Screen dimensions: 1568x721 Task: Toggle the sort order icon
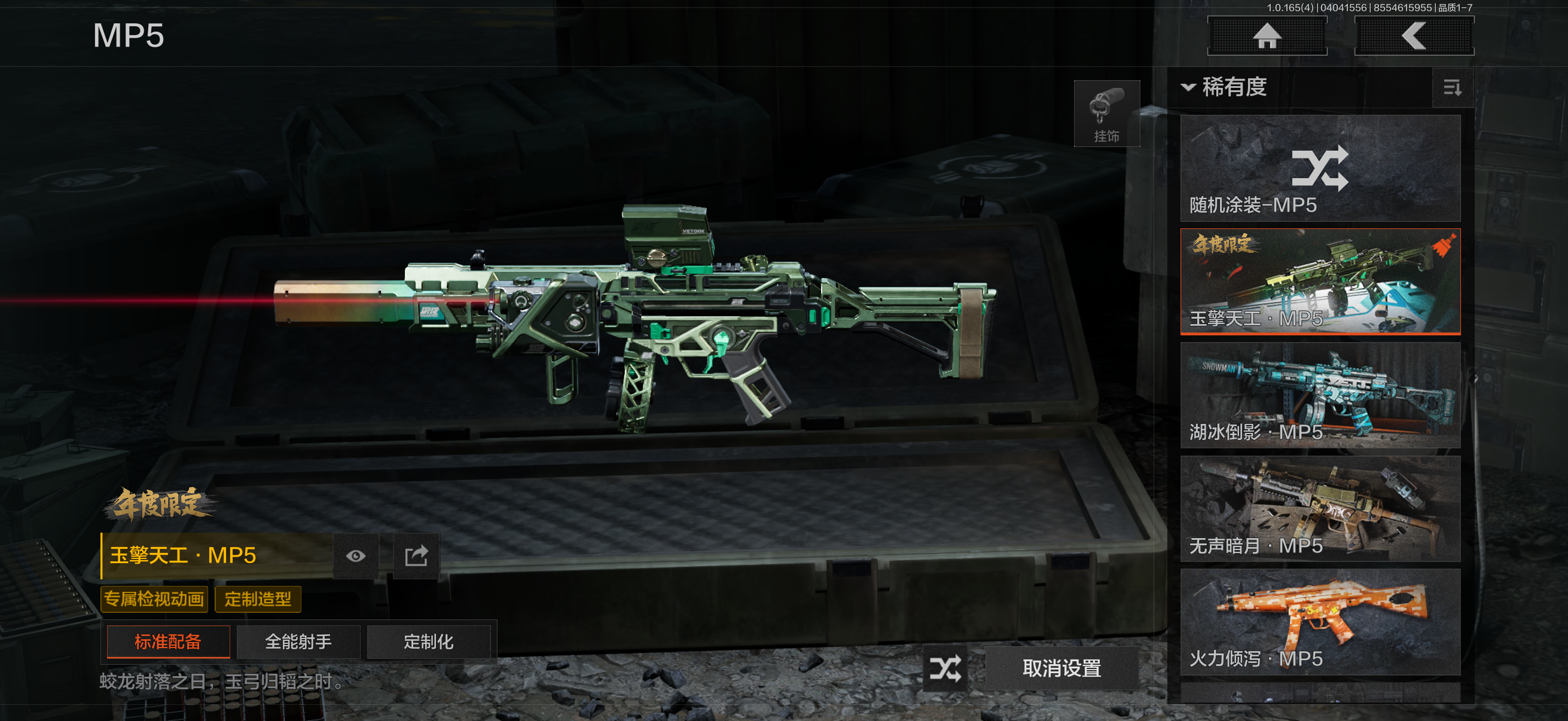point(1452,88)
